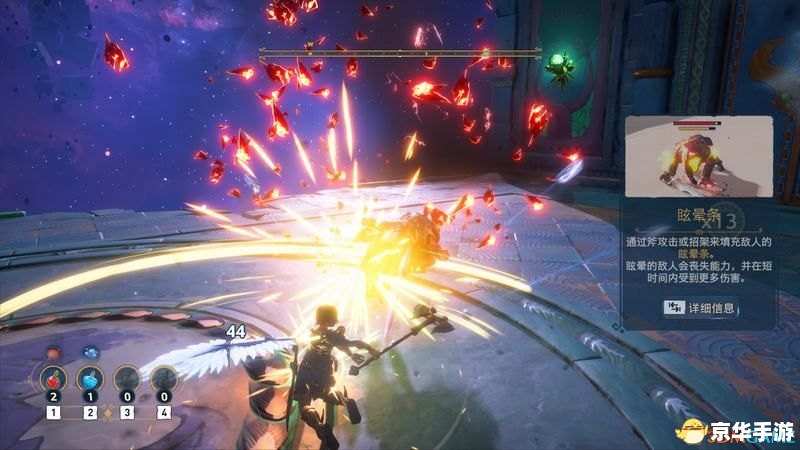800x450 pixels.
Task: Click the blue mushroom icon above potions
Action: 90,352
